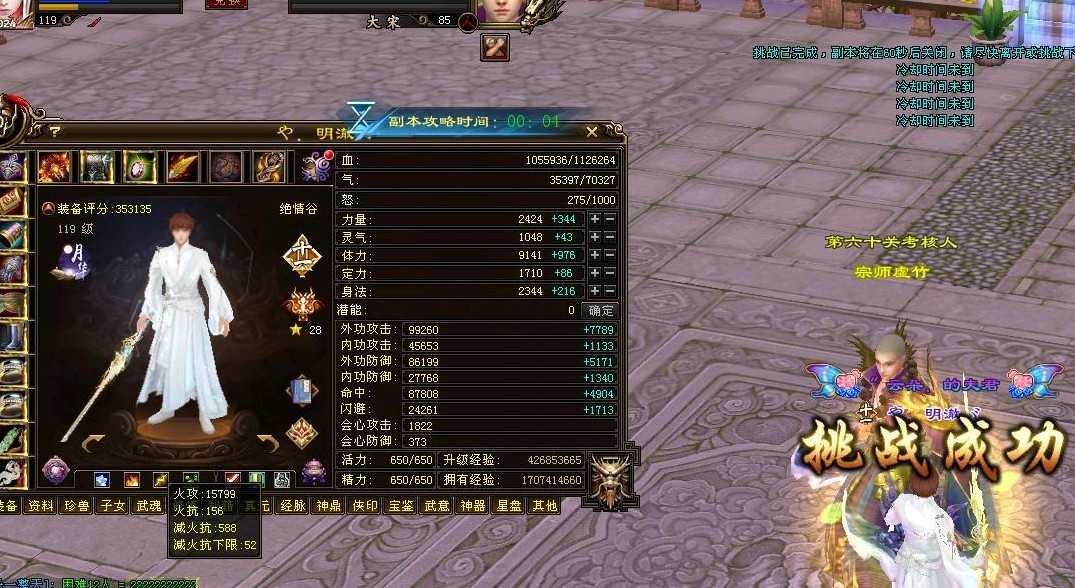Add a point to 力量 strength
Screen dimensions: 1075x588
pos(595,219)
